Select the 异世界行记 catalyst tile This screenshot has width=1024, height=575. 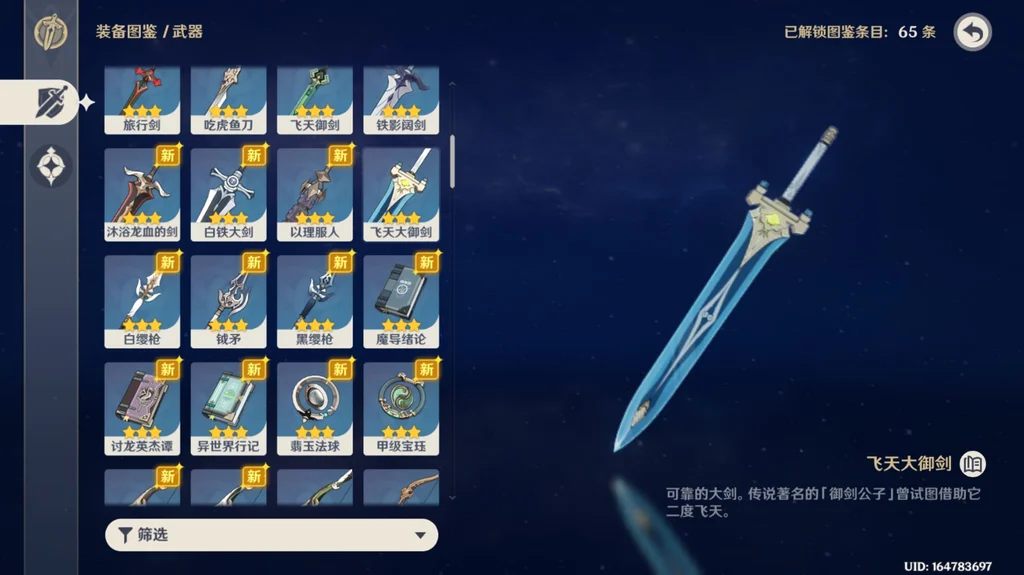coord(228,408)
